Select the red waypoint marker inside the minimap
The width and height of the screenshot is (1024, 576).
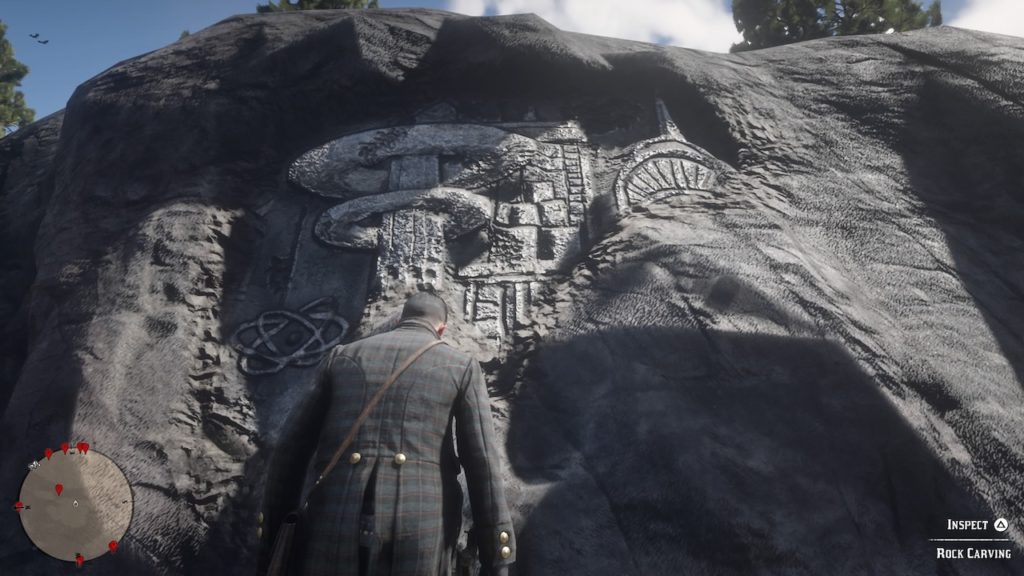[58, 489]
